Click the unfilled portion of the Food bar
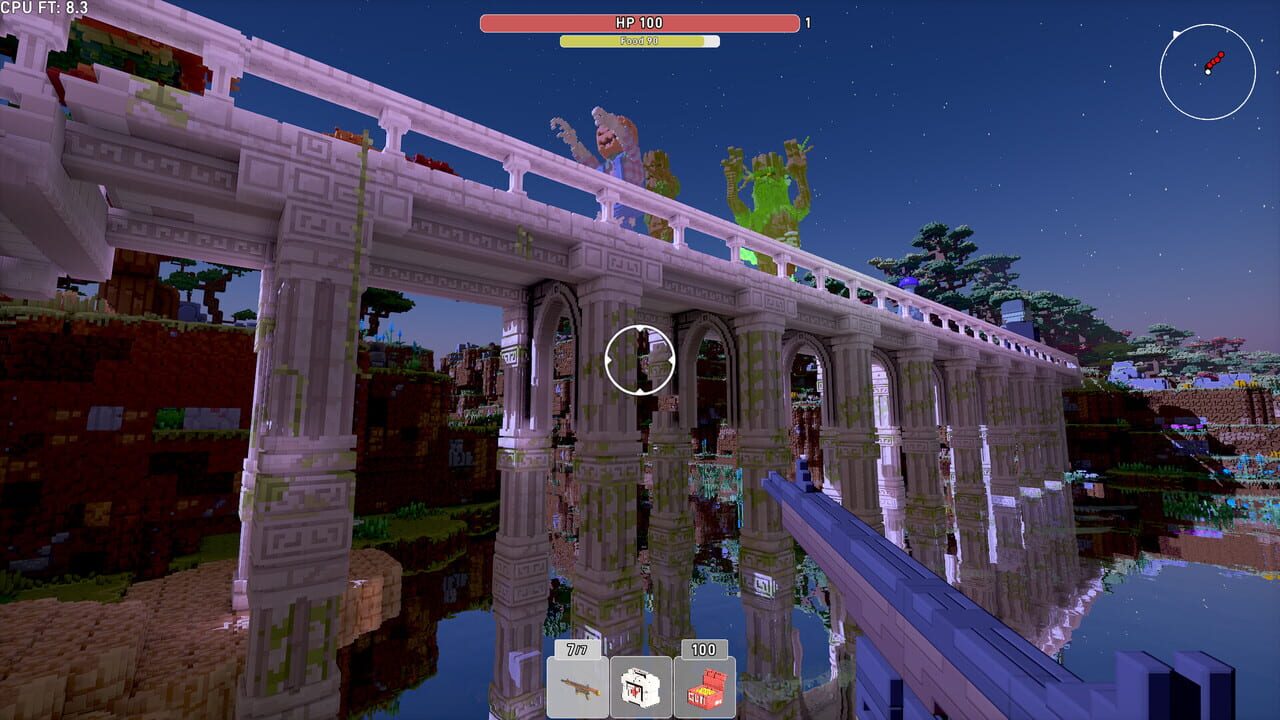Screen dimensions: 1280x720 (x=712, y=41)
